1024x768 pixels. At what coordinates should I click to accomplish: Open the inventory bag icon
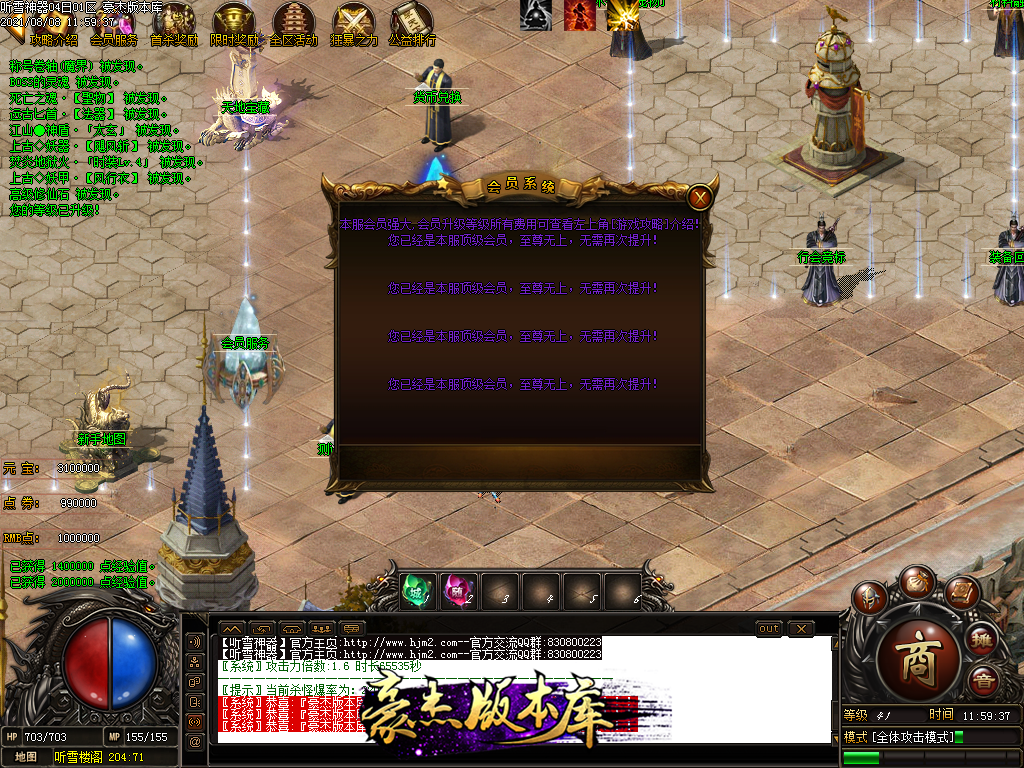click(x=916, y=581)
